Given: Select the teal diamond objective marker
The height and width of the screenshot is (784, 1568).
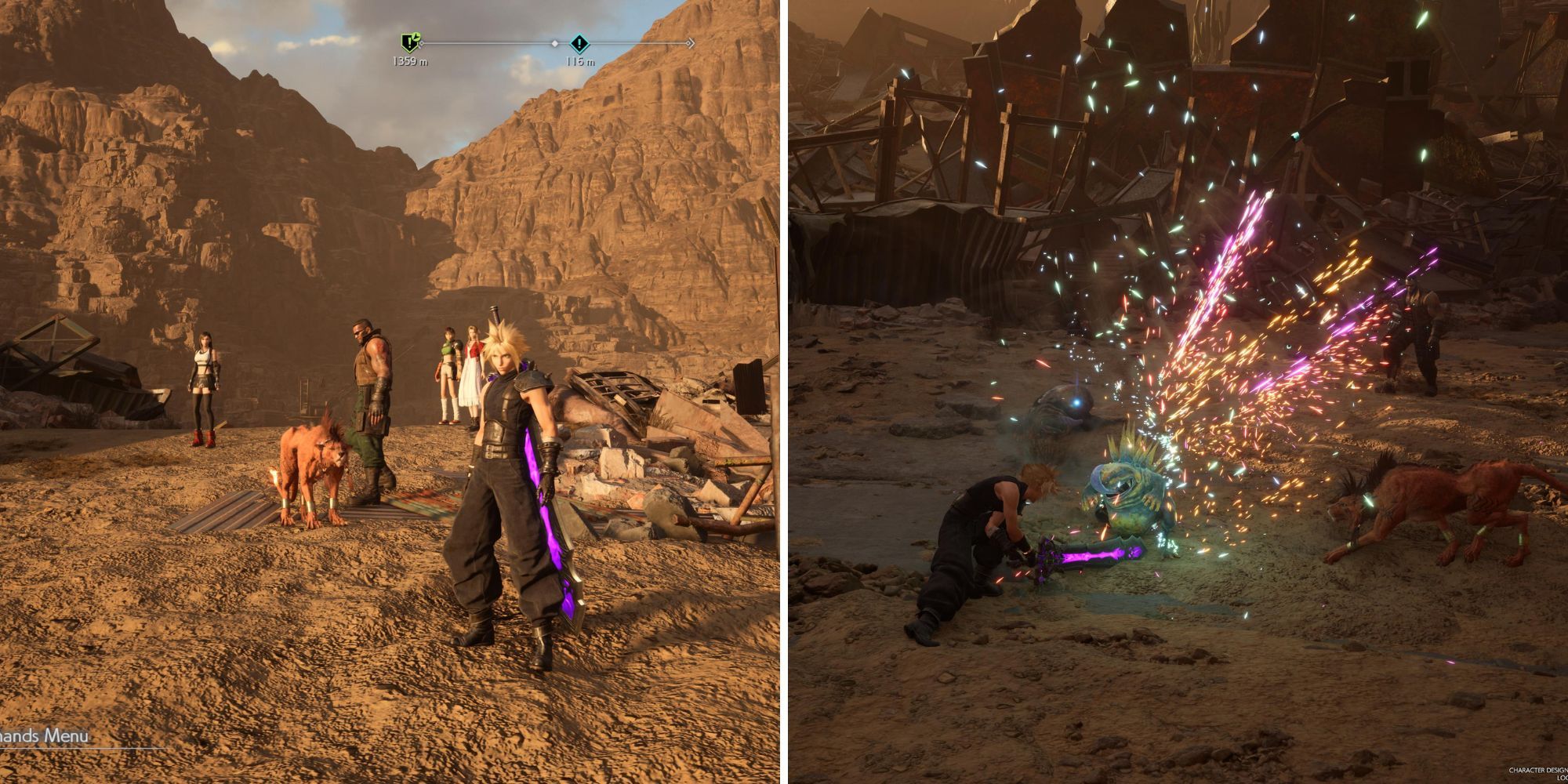Looking at the screenshot, I should point(579,42).
